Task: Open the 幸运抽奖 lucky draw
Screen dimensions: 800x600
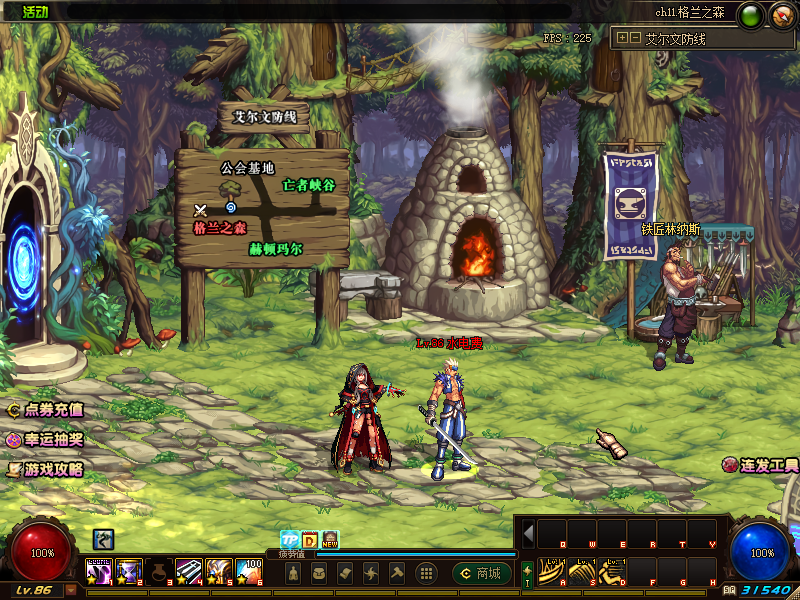Action: click(x=46, y=439)
